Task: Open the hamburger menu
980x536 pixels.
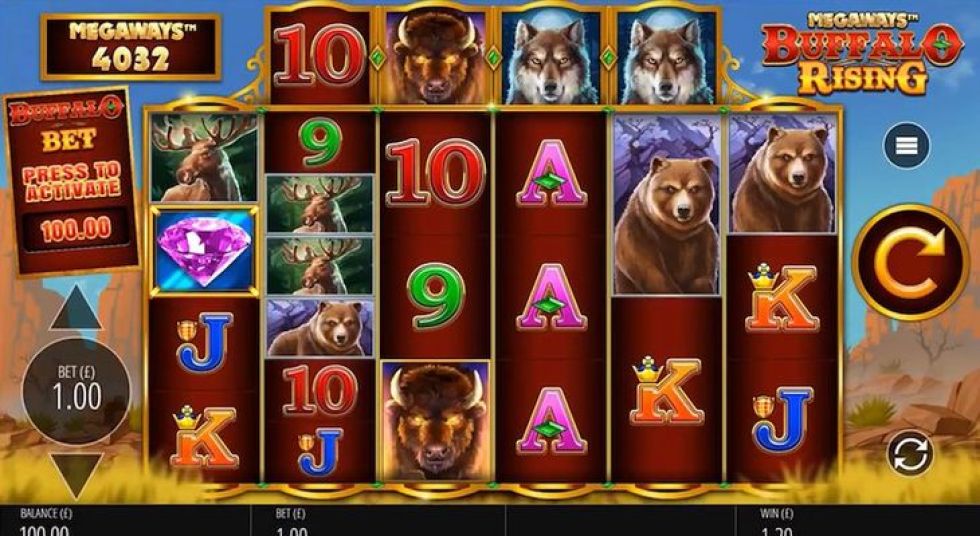Action: click(x=906, y=146)
